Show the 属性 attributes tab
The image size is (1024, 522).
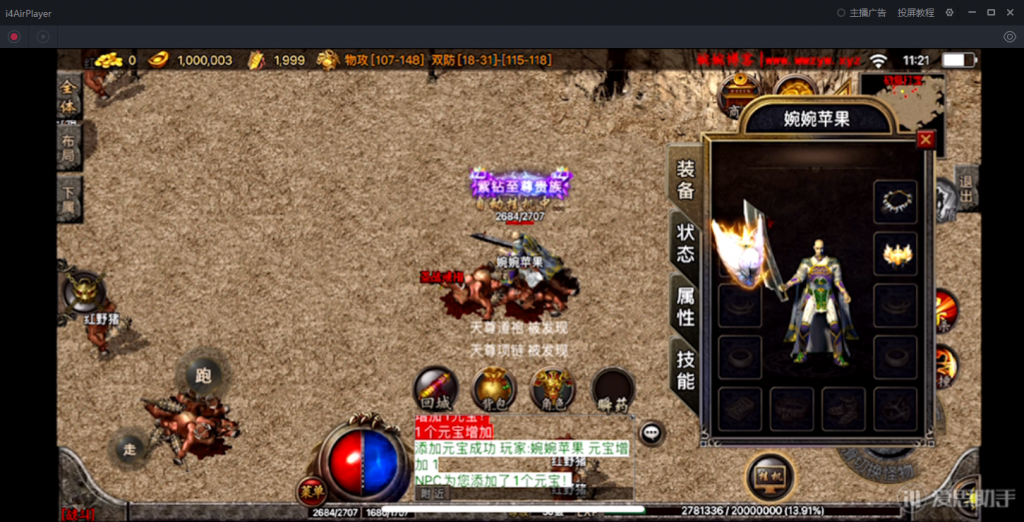pos(685,306)
